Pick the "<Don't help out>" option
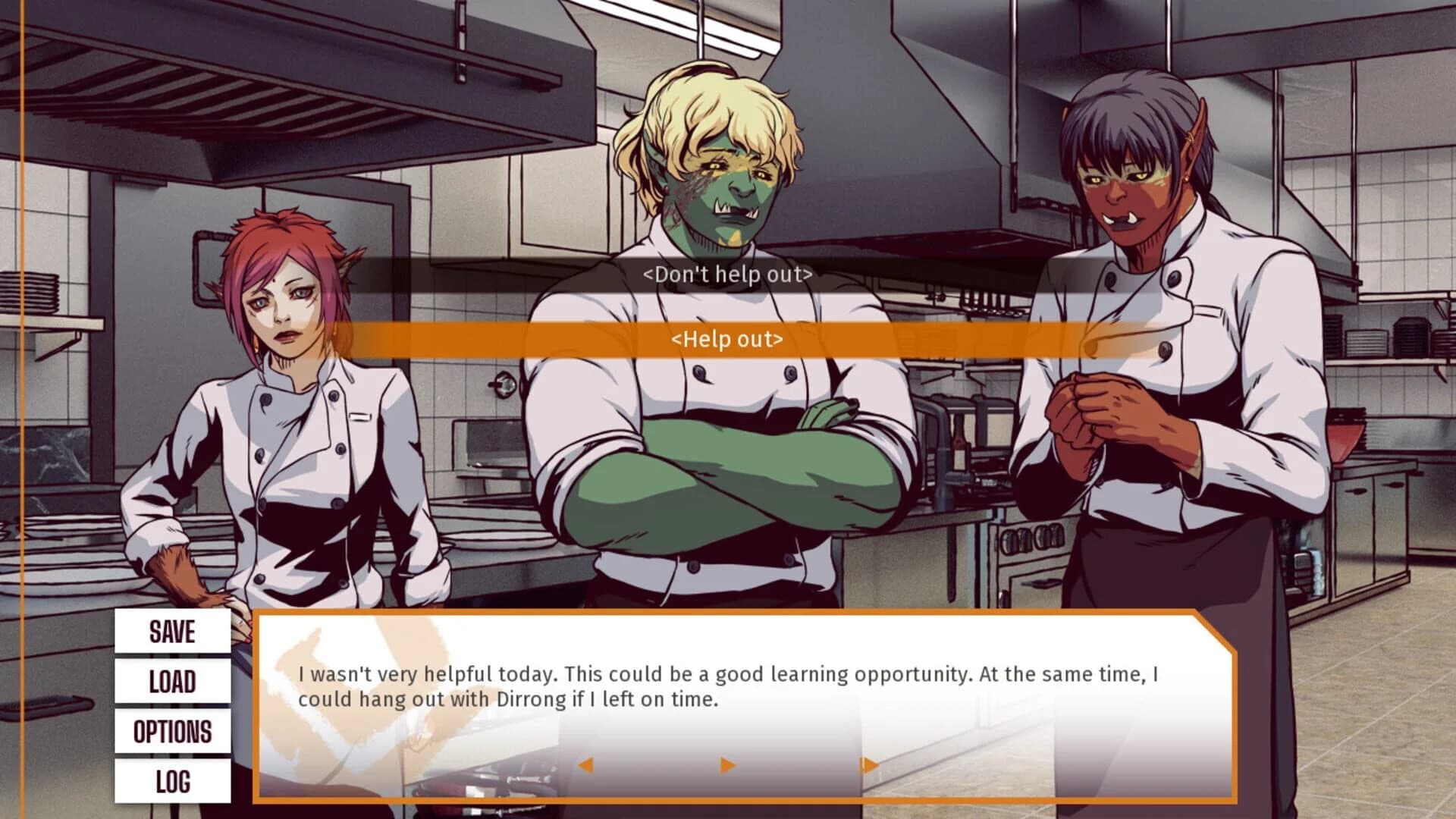 click(x=726, y=275)
